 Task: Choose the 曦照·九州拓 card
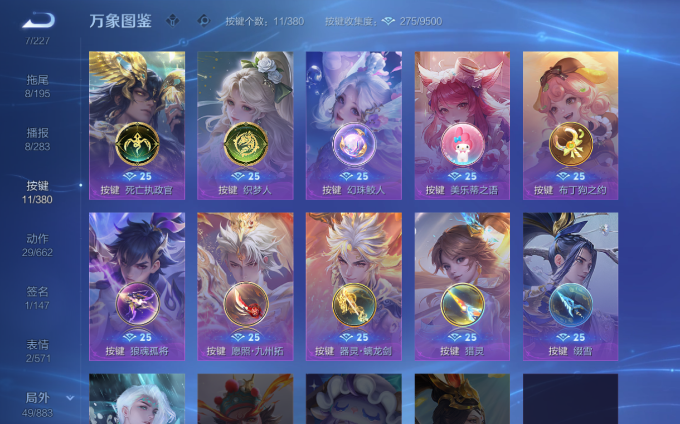[x=245, y=285]
